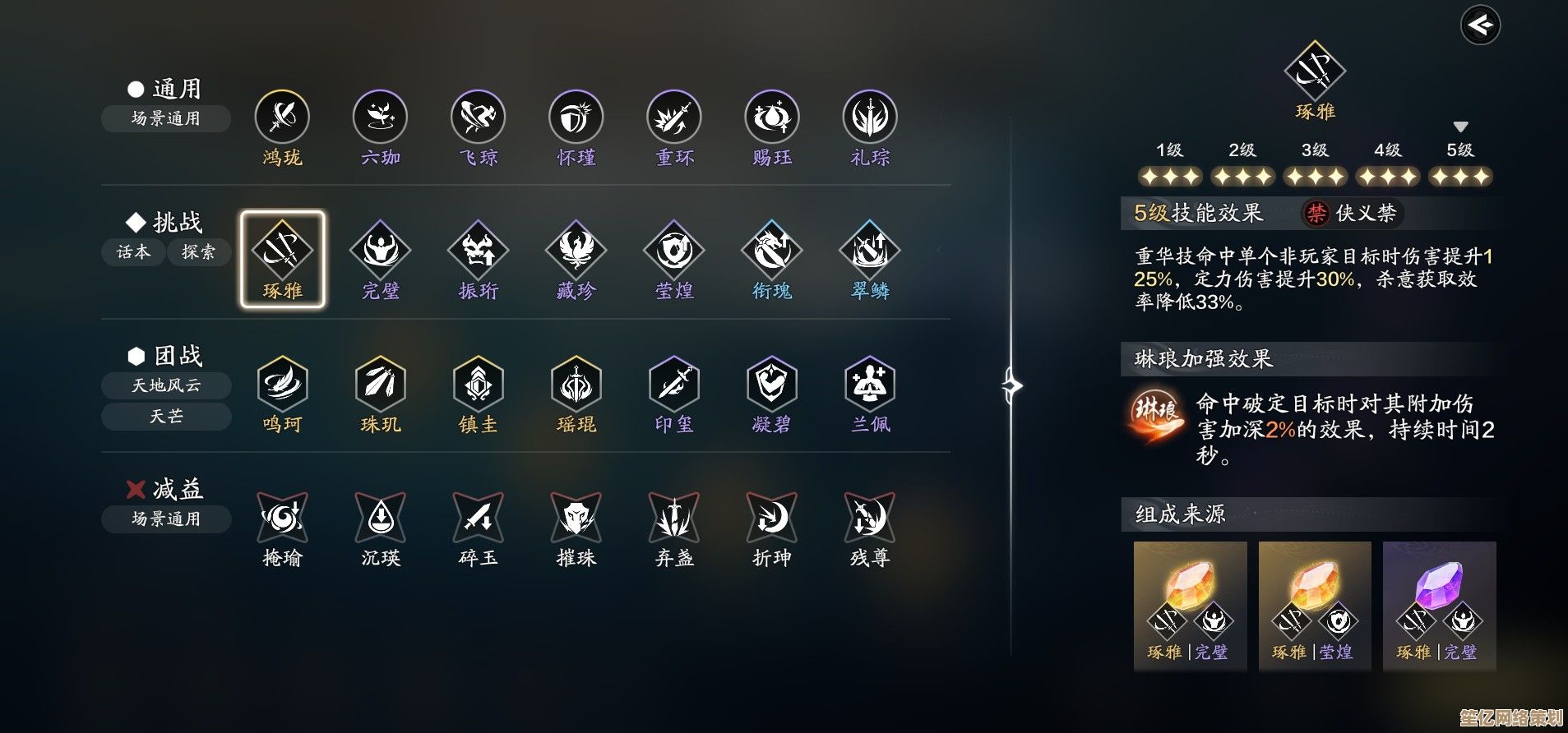Select the 藏珍 phoenix skill
Screen dimensions: 1568x733
[576, 251]
